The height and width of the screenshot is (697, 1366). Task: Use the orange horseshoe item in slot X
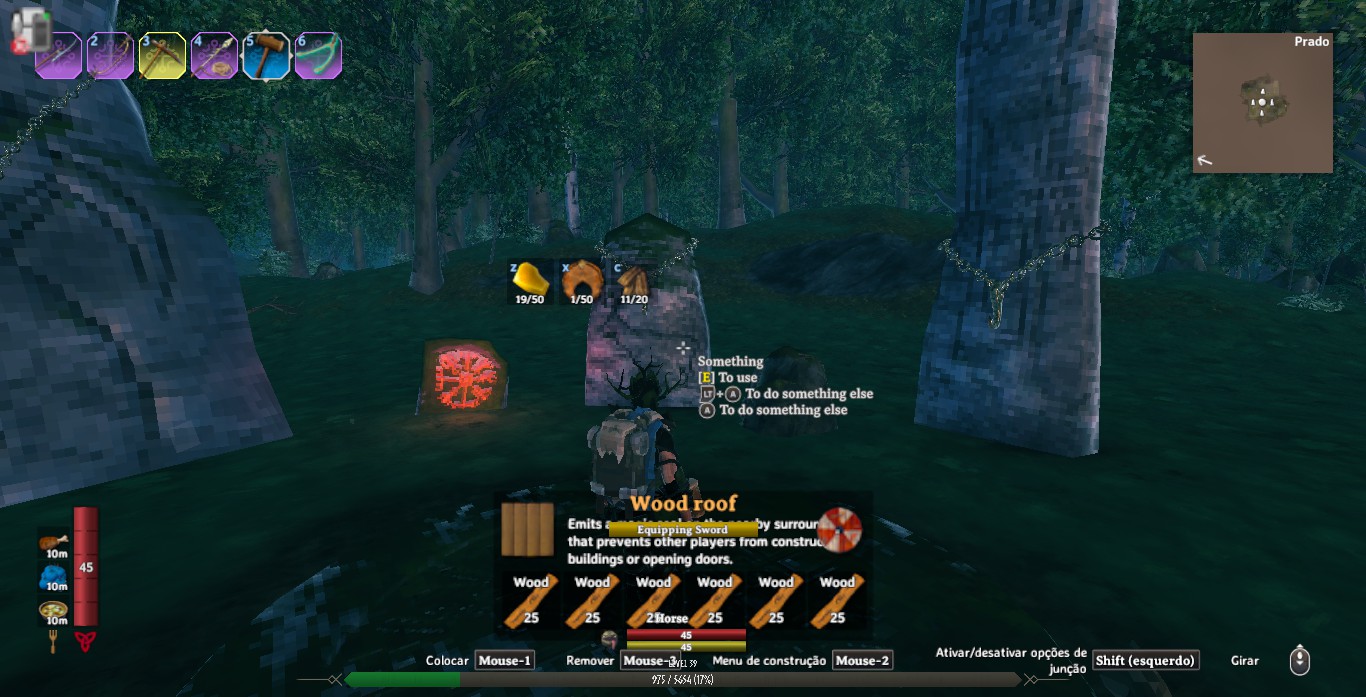click(581, 281)
